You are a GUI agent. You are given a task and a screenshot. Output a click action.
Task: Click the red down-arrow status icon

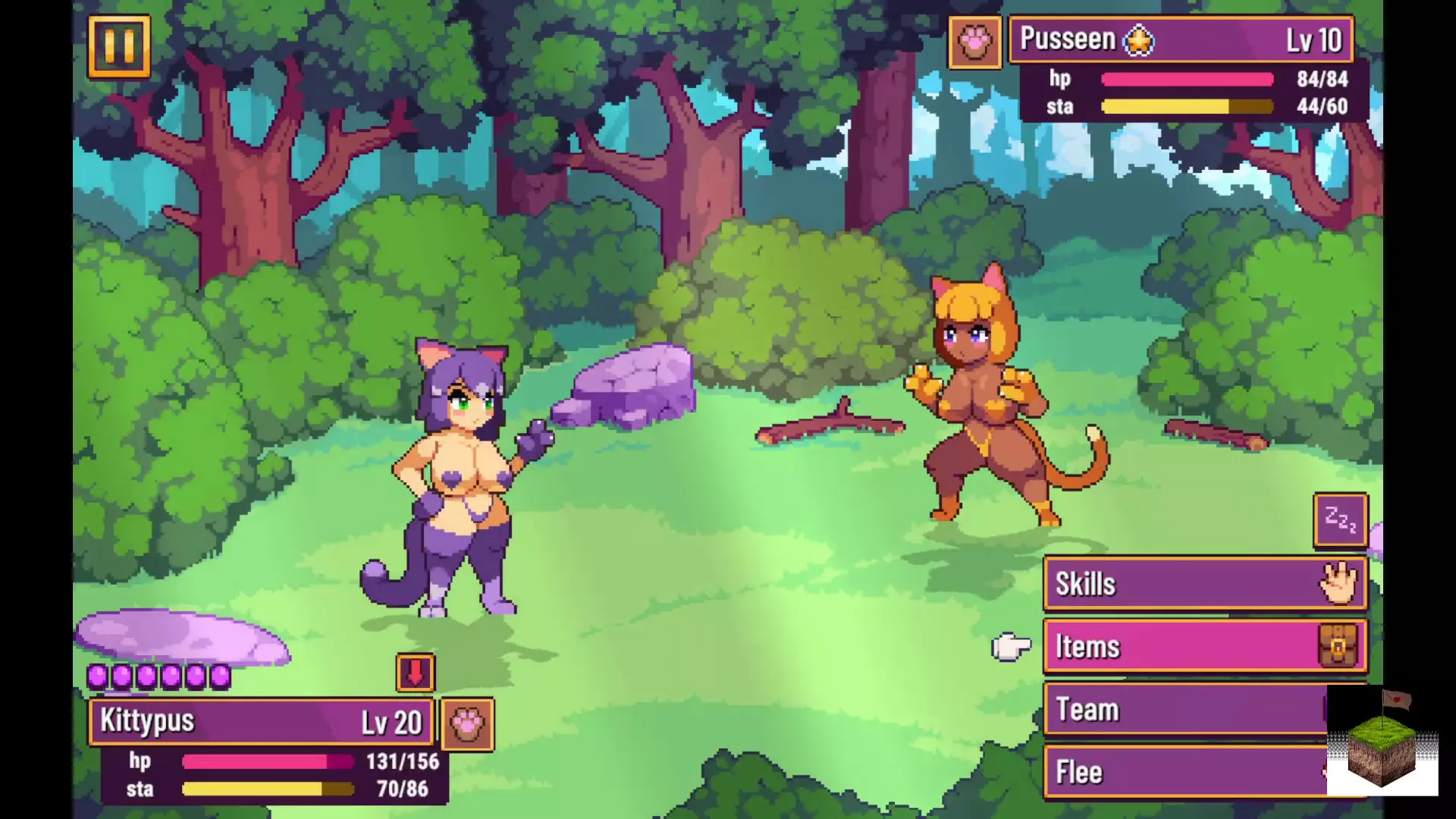tap(416, 673)
